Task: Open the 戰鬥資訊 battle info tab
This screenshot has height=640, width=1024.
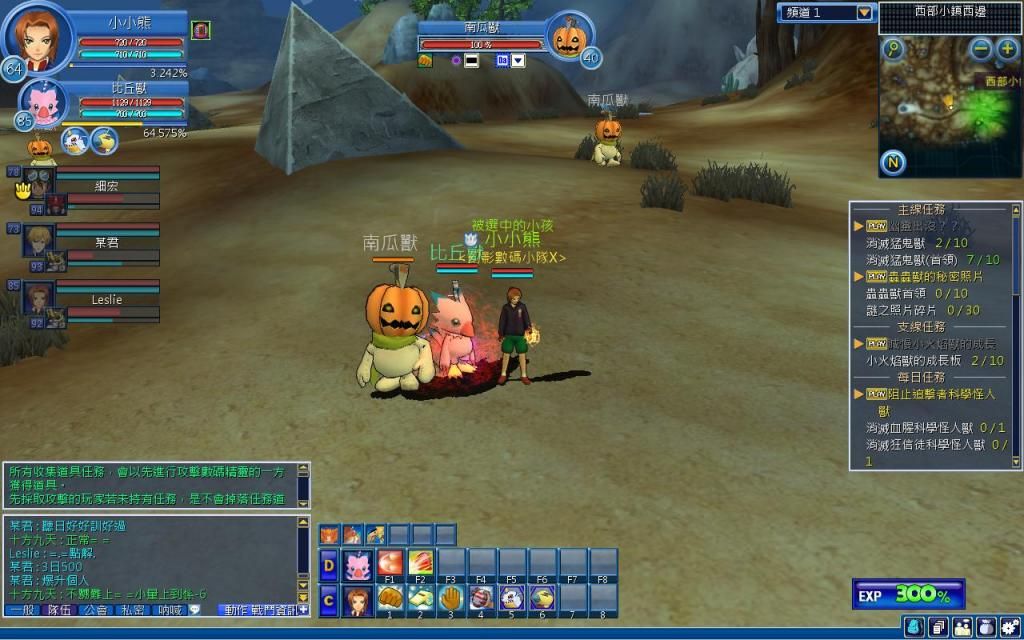Action: point(272,609)
